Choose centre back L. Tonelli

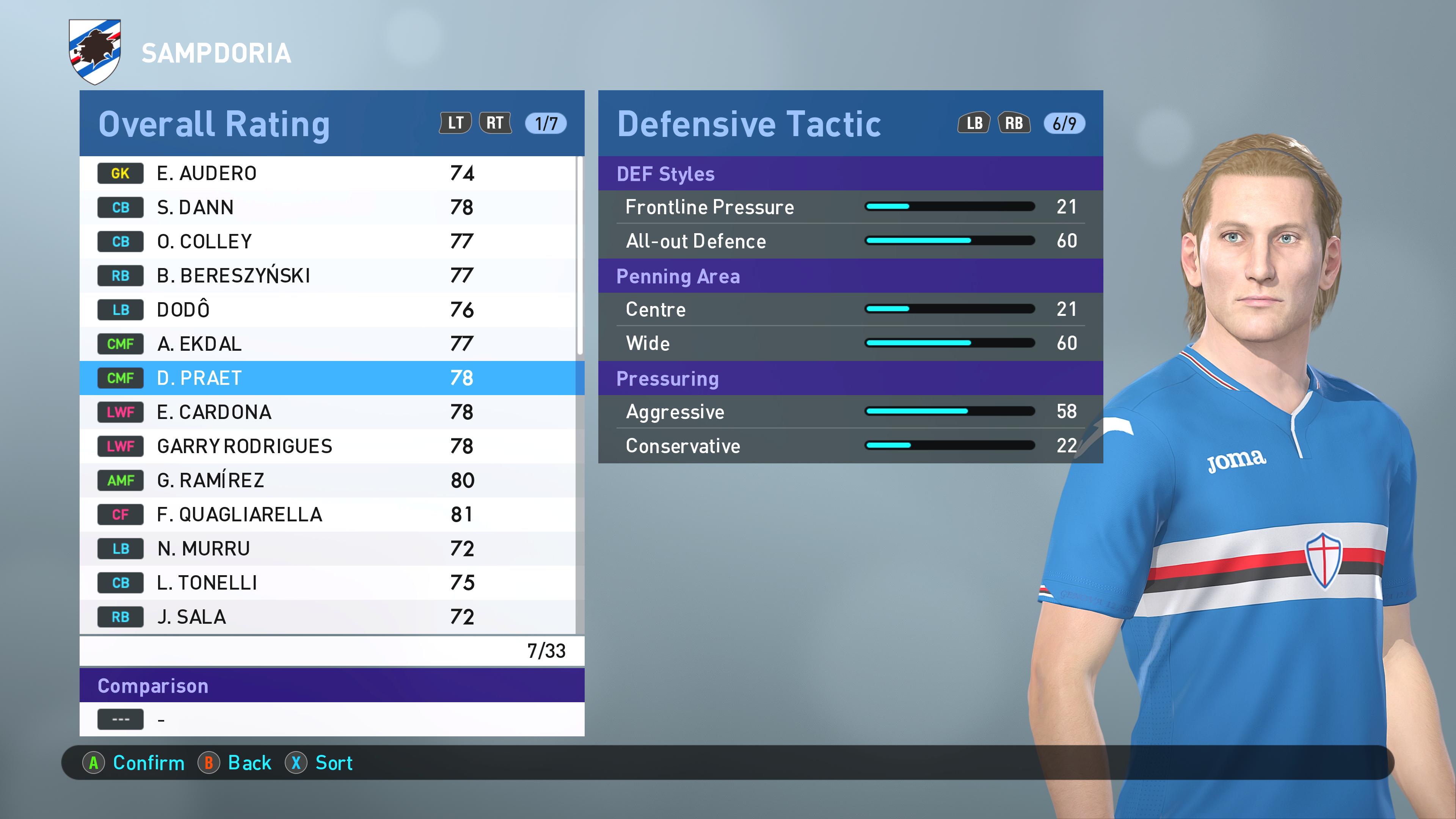[x=328, y=583]
